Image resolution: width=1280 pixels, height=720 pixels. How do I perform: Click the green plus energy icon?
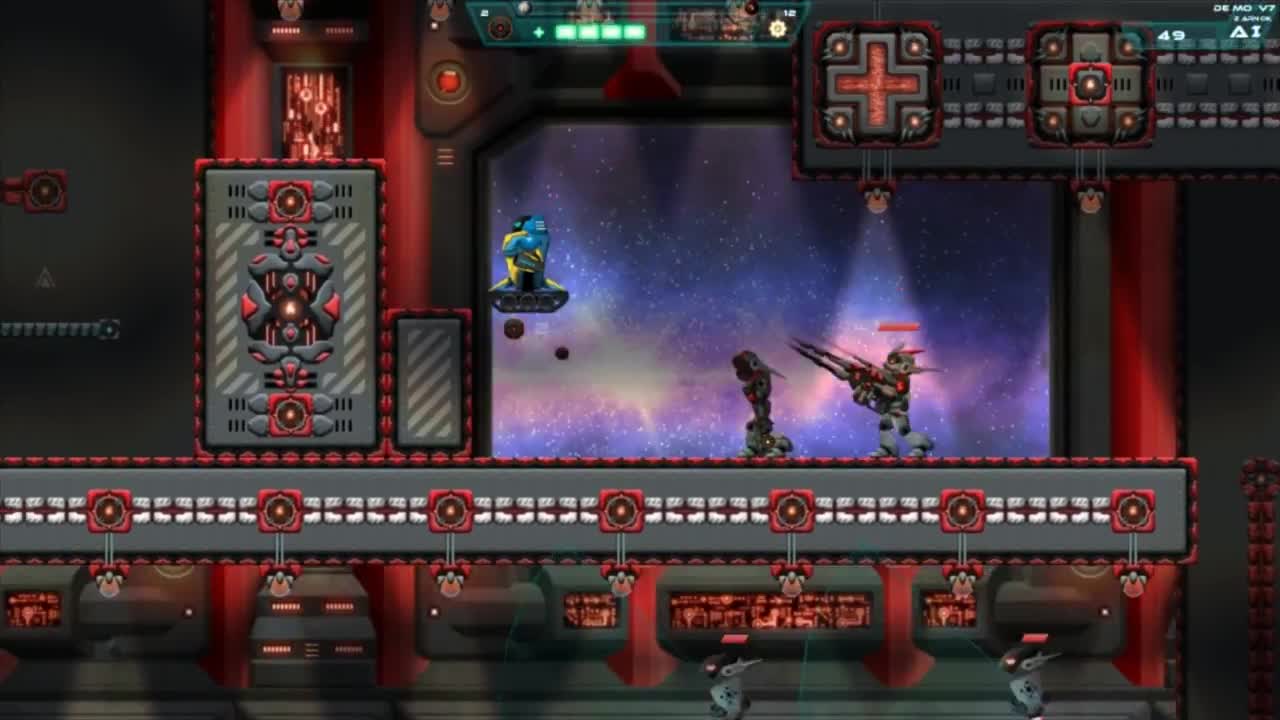[x=540, y=30]
